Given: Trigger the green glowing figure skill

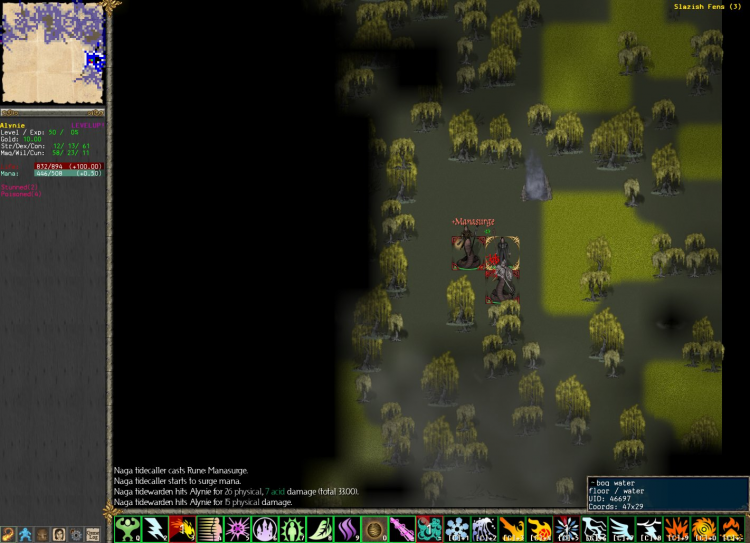Looking at the screenshot, I should 291,529.
